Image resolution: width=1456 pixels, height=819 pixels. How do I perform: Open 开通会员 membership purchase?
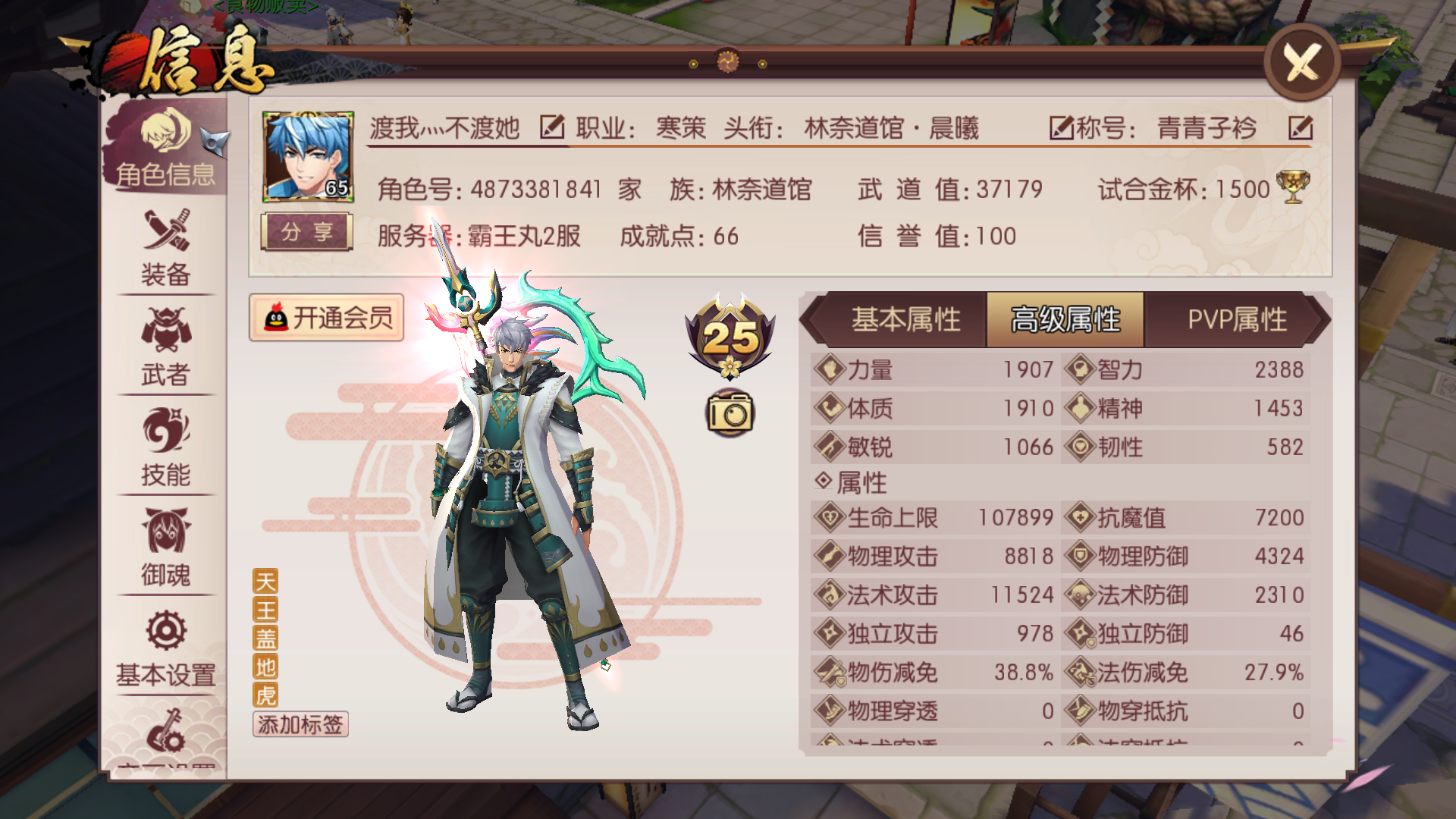coord(328,318)
